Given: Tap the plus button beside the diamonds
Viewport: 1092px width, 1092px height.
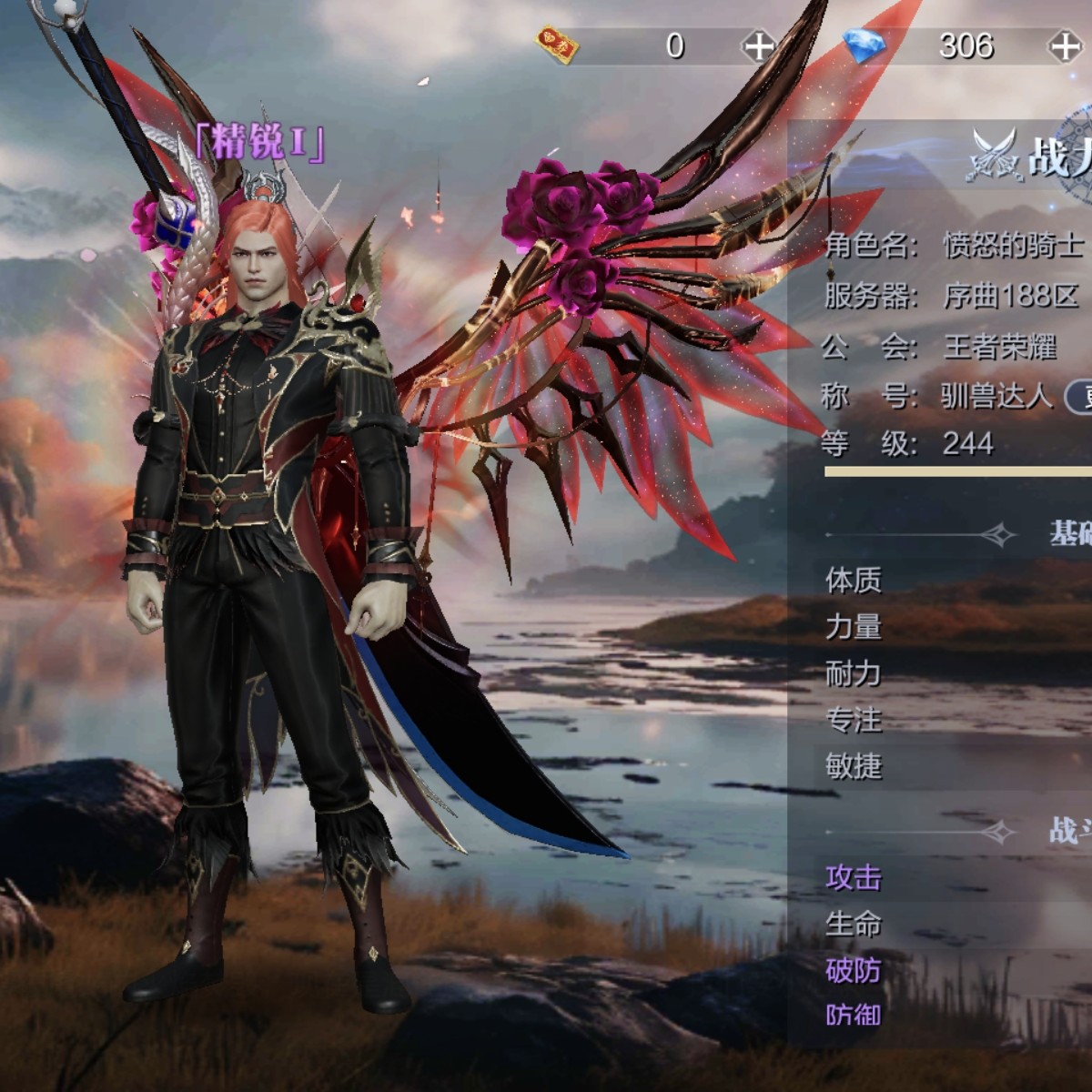Looking at the screenshot, I should (x=1065, y=45).
